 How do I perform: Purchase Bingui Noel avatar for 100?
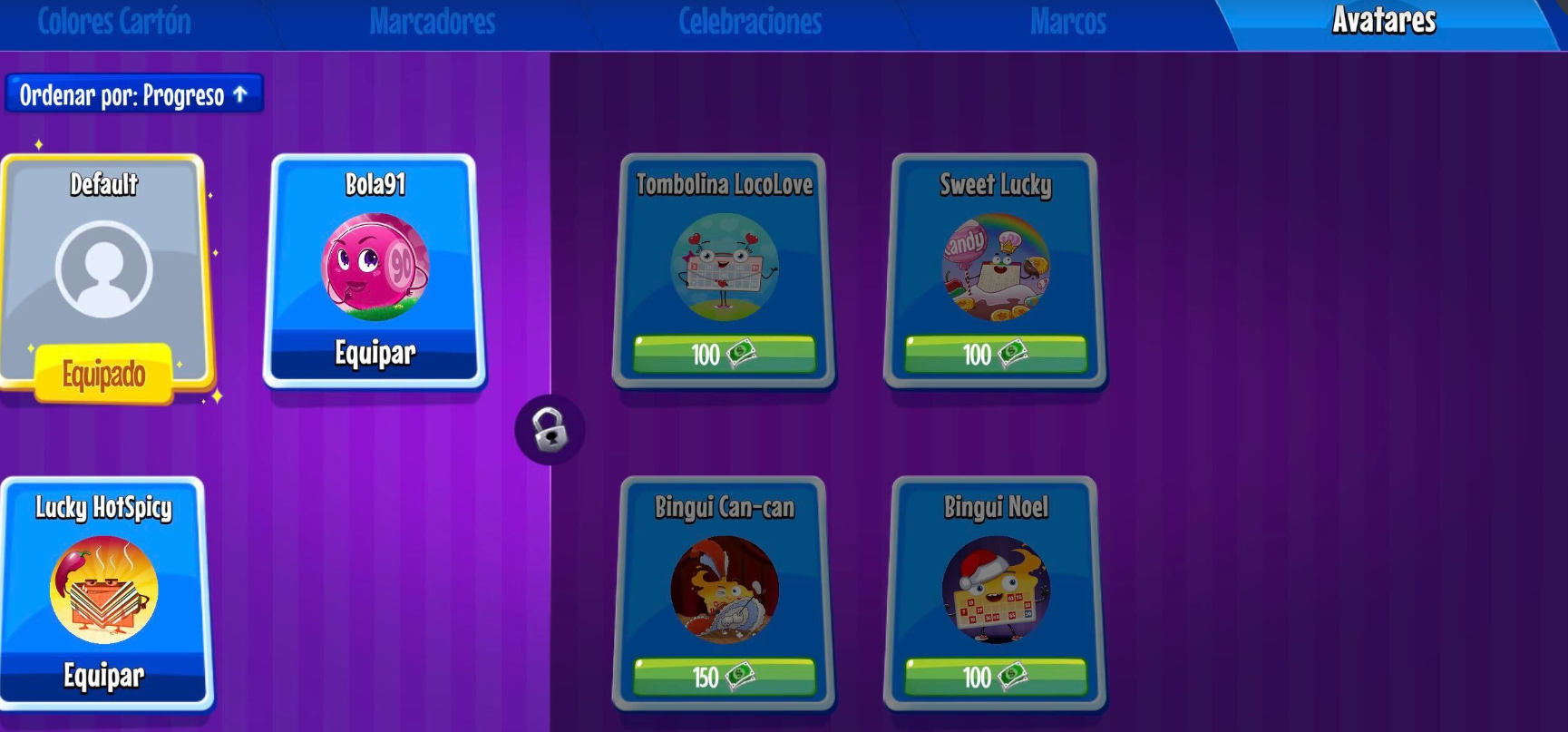click(995, 677)
